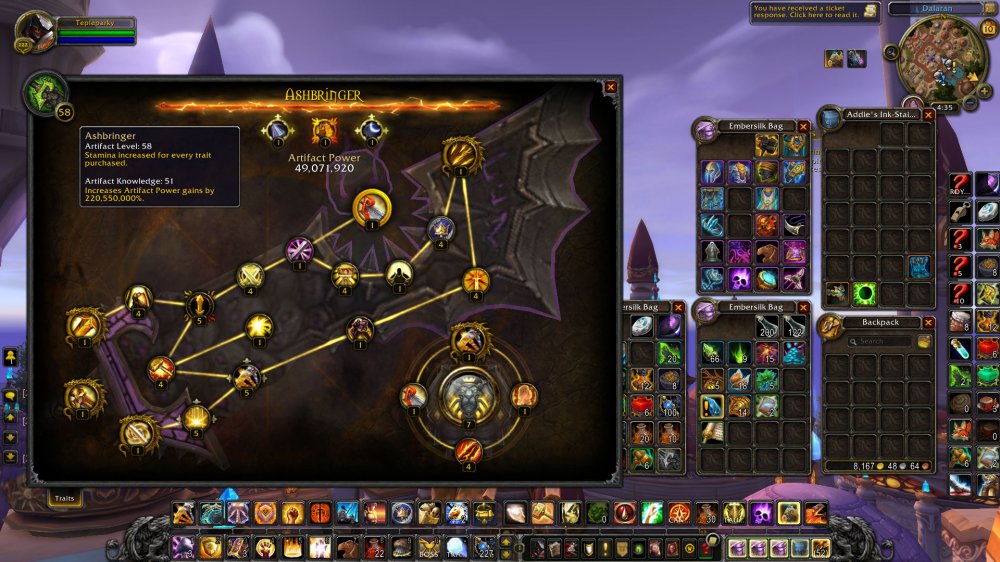Click the Backpack sort items button

(x=924, y=341)
